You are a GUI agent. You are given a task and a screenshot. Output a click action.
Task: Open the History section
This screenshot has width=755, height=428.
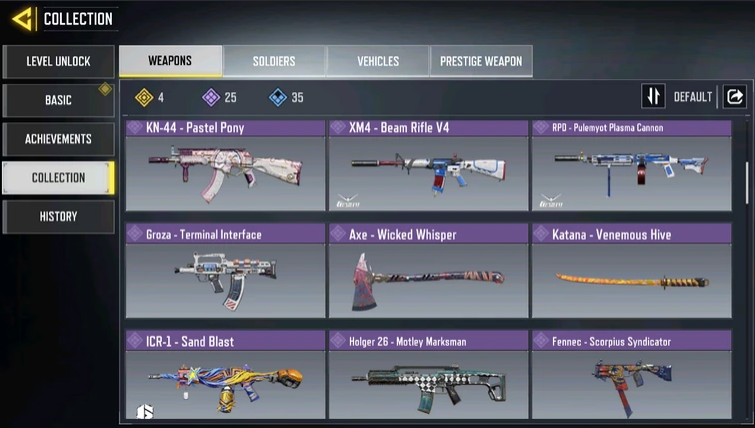click(x=58, y=216)
